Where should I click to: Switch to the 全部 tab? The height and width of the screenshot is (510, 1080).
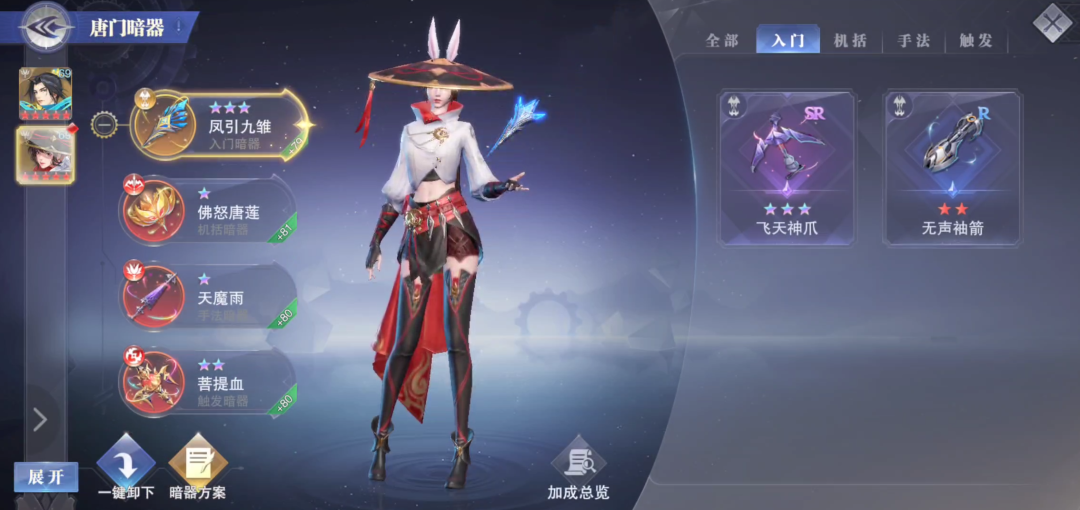point(722,41)
